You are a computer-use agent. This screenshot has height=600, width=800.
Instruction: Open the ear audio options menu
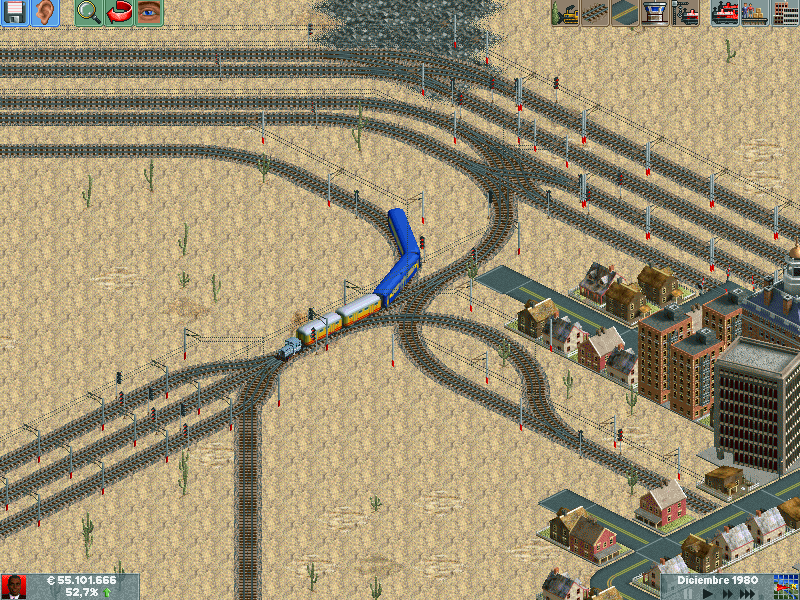(x=45, y=13)
